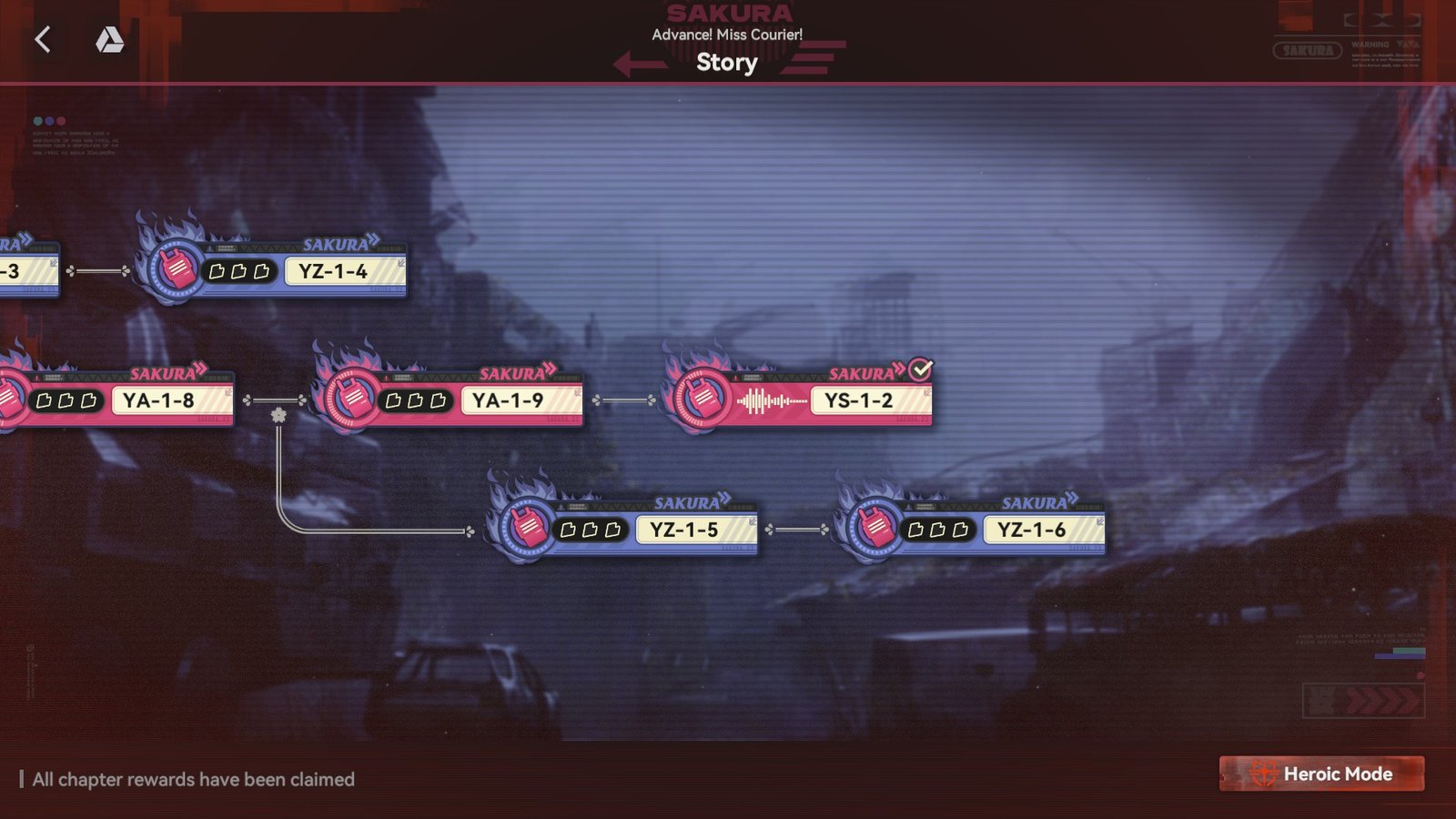Select the pink radio icon on YZ-1-6
The height and width of the screenshot is (819, 1456).
click(x=875, y=527)
